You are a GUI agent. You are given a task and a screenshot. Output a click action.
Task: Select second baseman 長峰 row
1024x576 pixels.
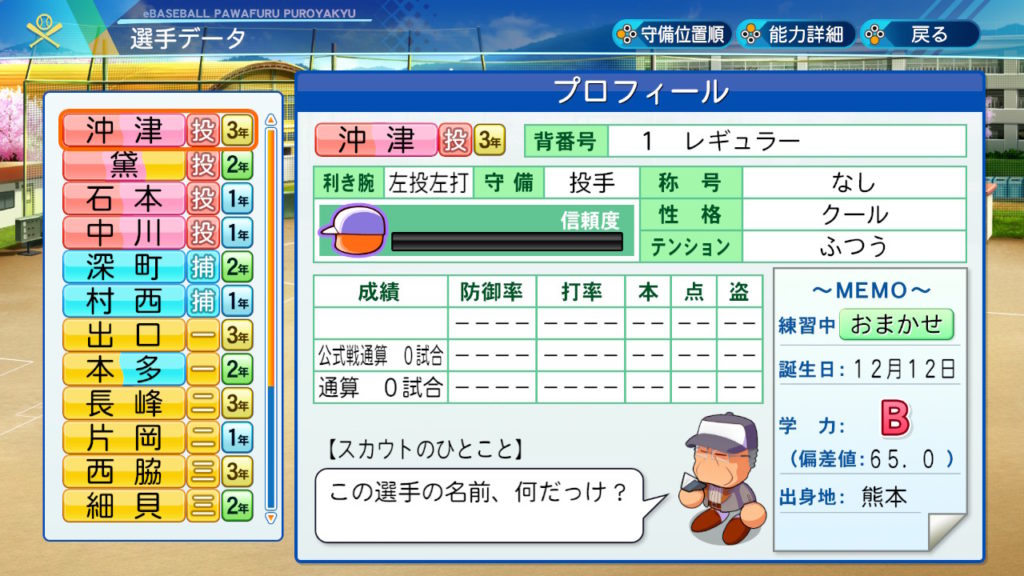click(157, 403)
